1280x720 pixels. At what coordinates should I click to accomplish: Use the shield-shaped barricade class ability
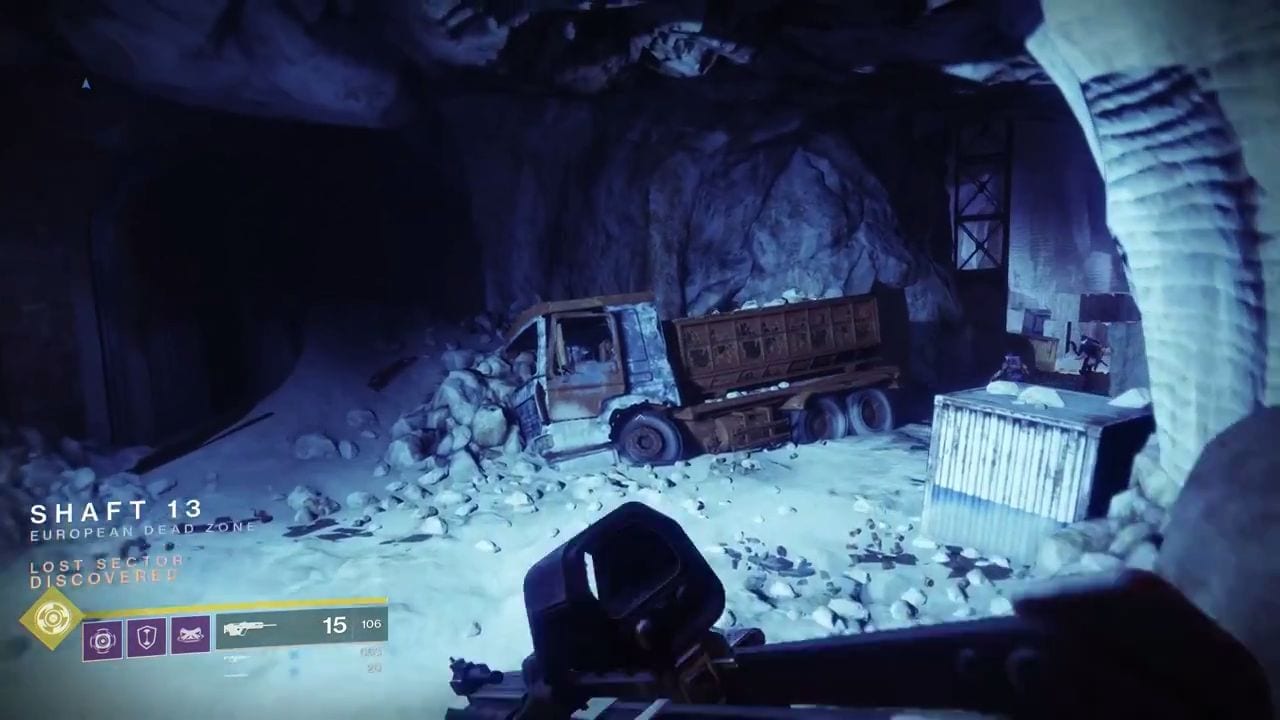click(x=146, y=636)
